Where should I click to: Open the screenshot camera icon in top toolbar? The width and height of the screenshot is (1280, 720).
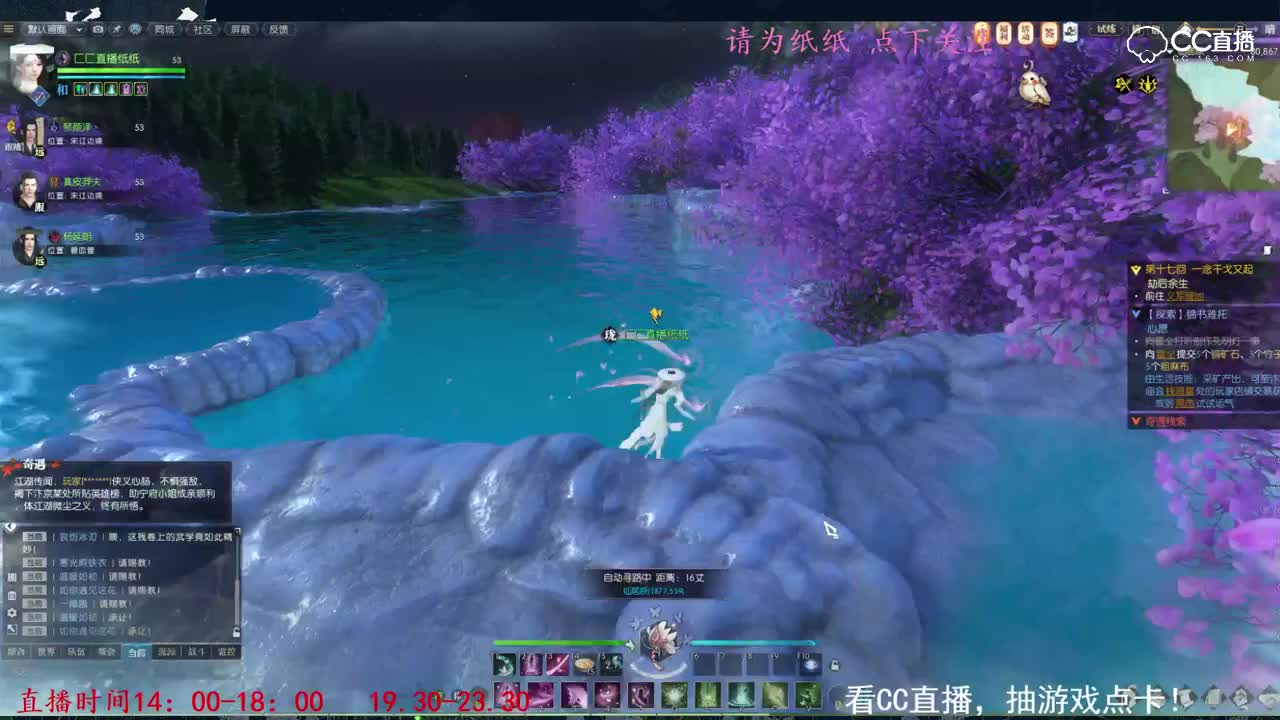[97, 29]
